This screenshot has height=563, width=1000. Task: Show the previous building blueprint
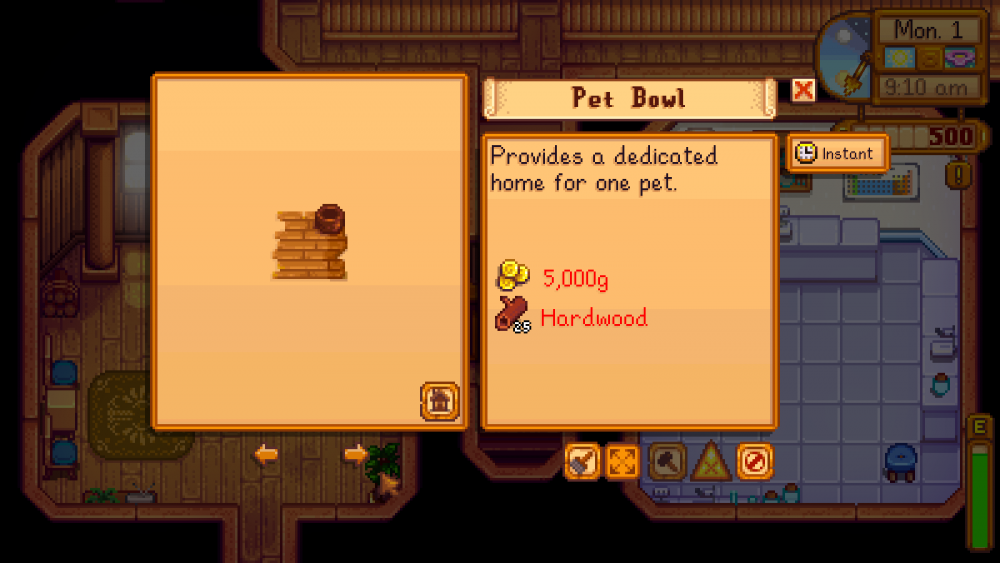266,455
